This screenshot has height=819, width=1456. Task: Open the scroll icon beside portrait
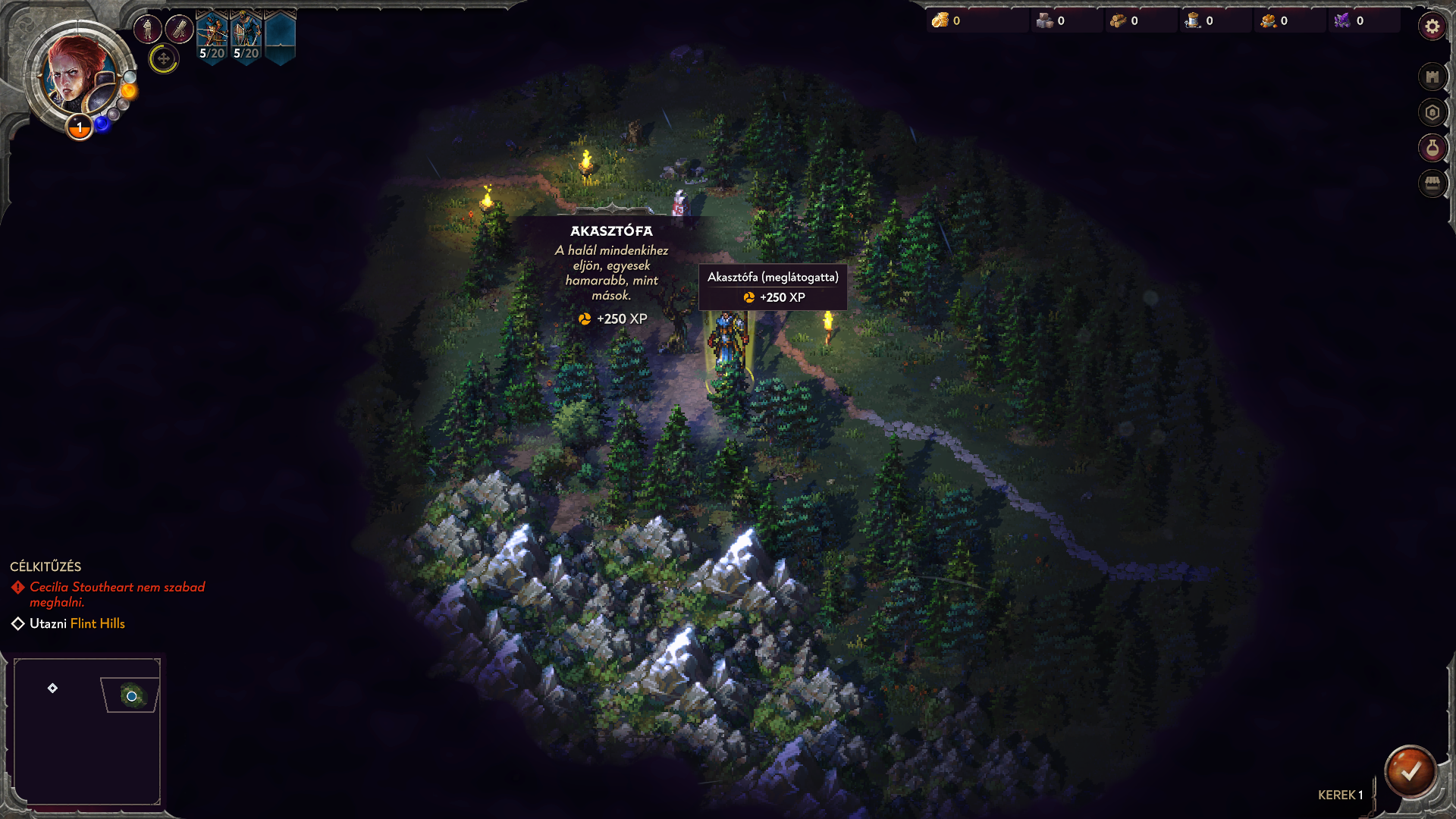180,30
